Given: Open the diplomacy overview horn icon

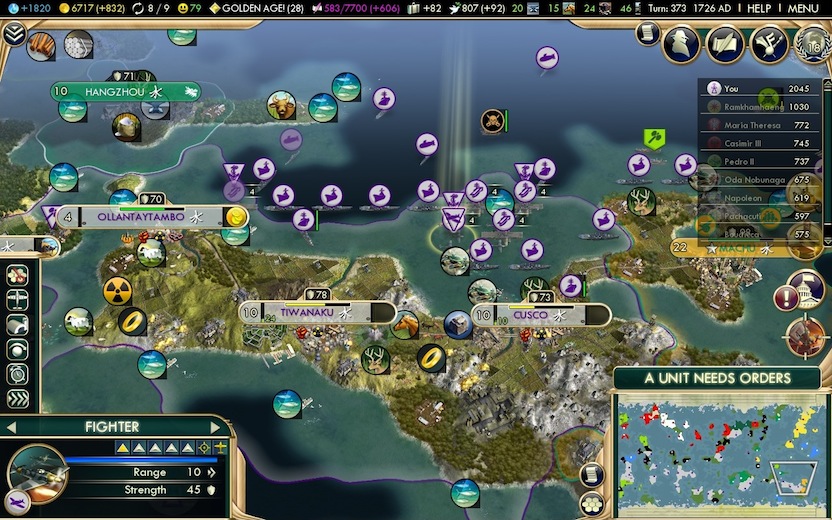Looking at the screenshot, I should 767,43.
